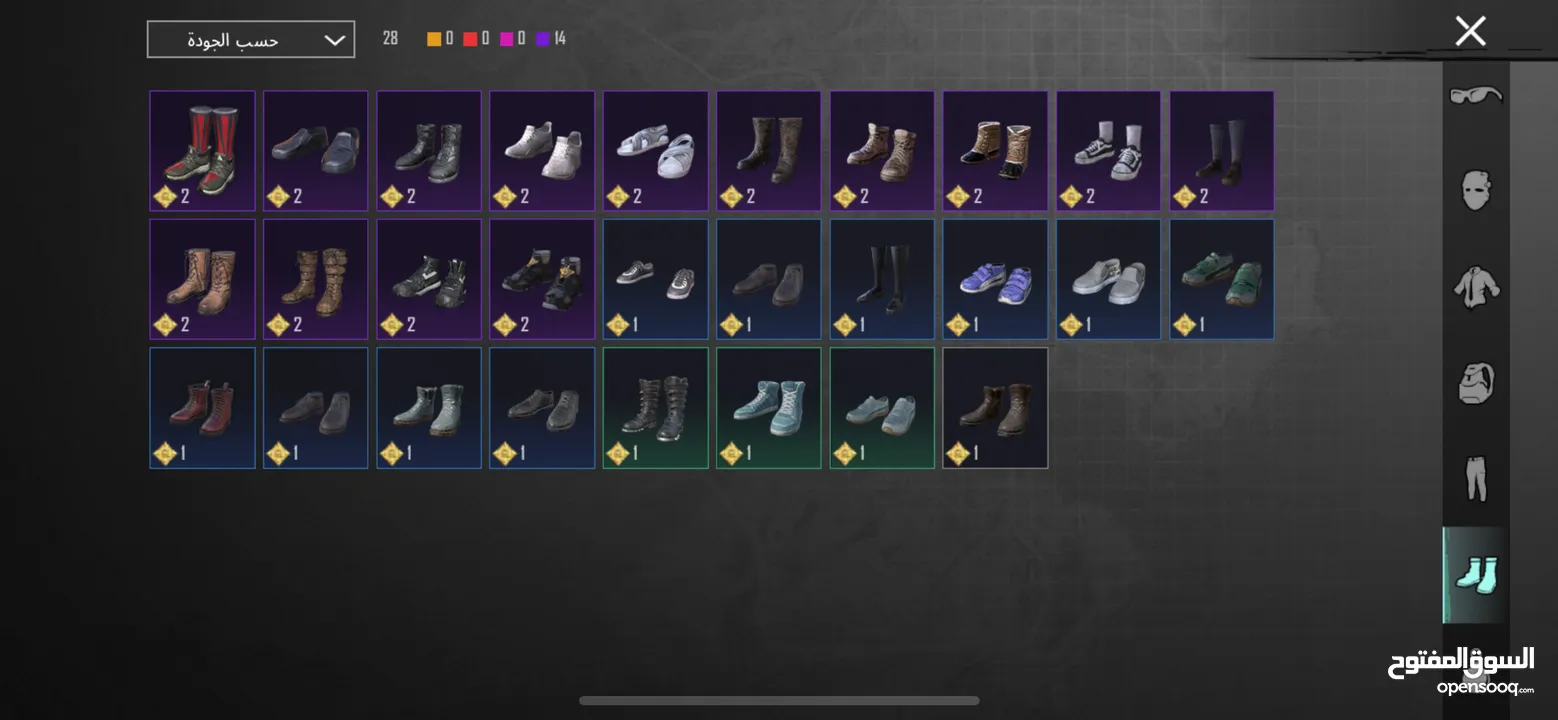
Task: Select the red striped boots with sneakers
Action: [x=202, y=151]
